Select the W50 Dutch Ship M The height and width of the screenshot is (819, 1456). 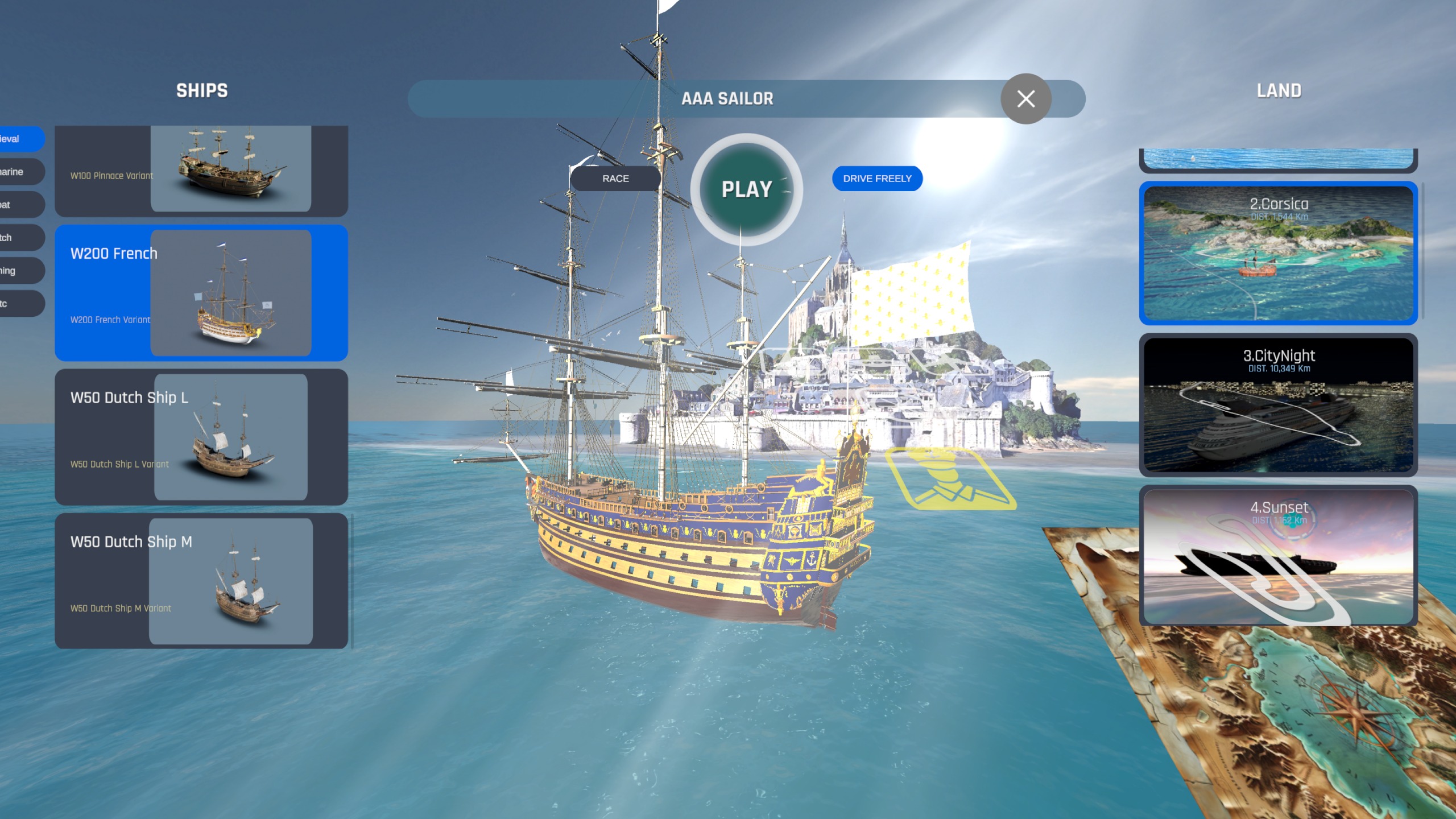201,581
